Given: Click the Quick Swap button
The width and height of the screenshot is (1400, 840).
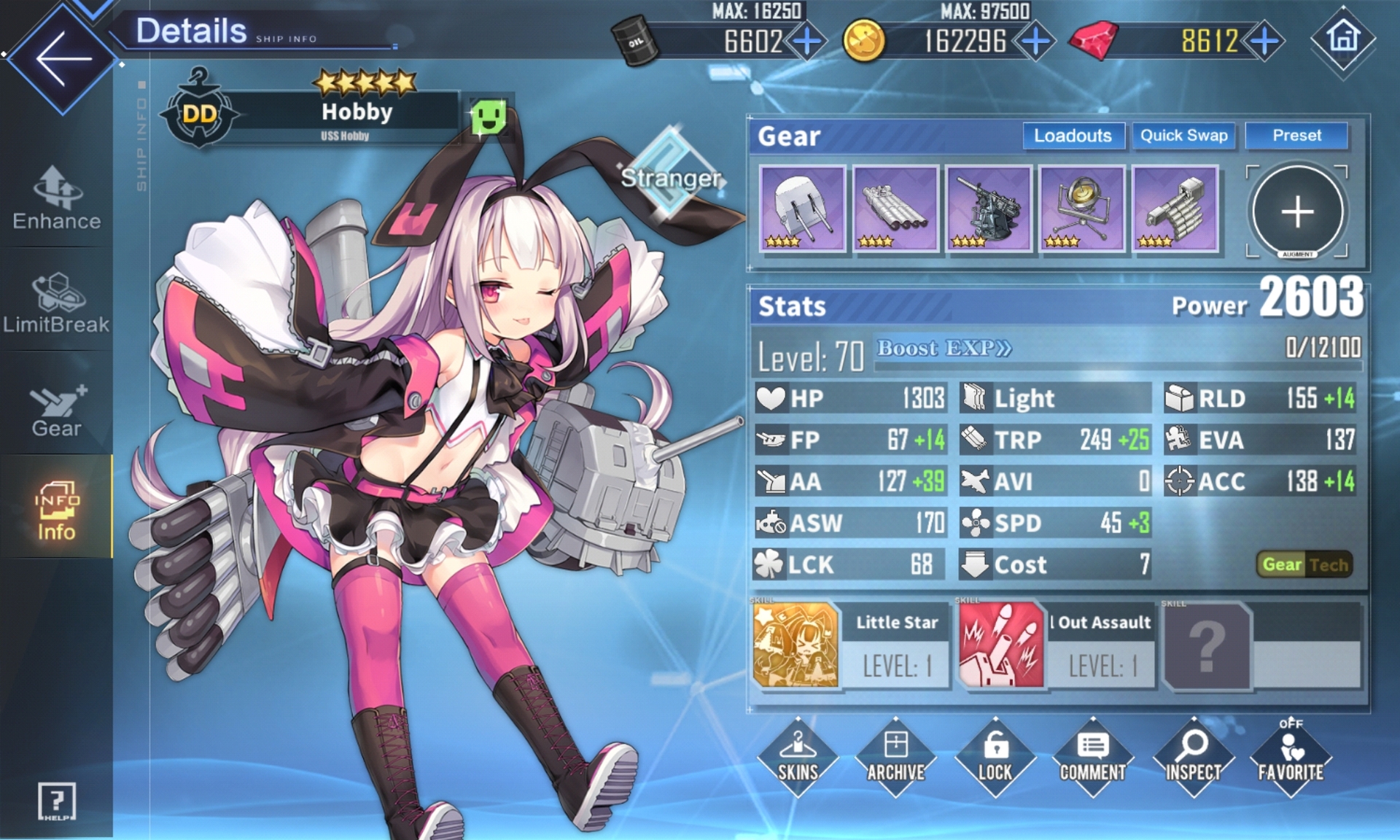Looking at the screenshot, I should click(x=1183, y=136).
